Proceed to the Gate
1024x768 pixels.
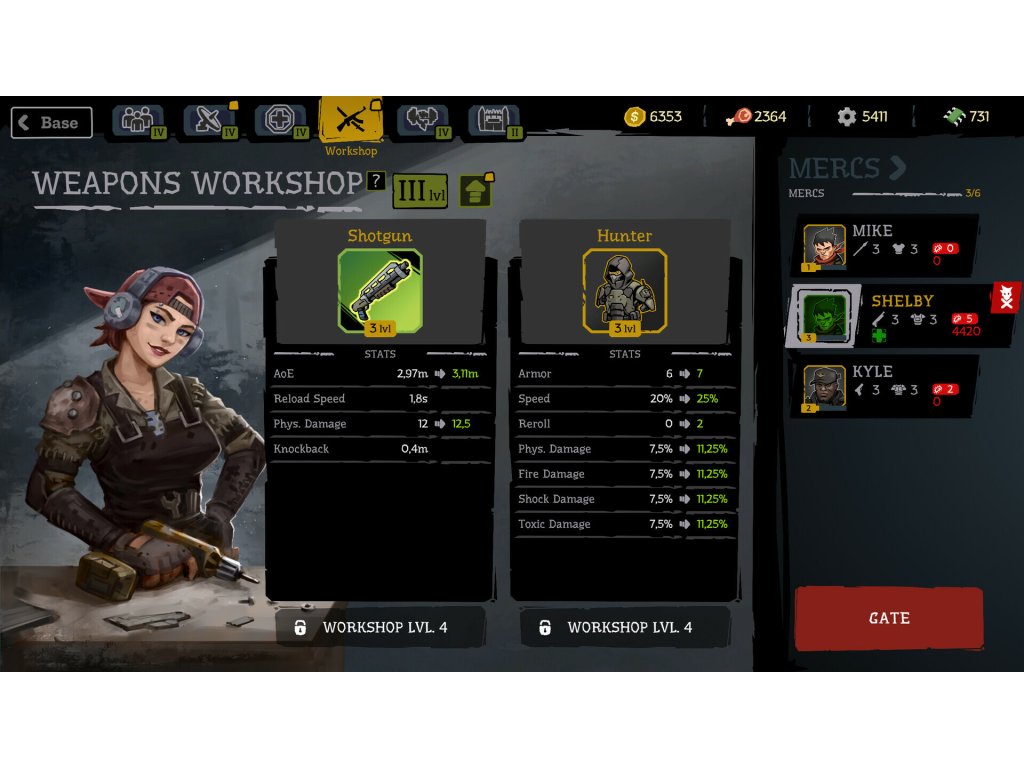(889, 618)
